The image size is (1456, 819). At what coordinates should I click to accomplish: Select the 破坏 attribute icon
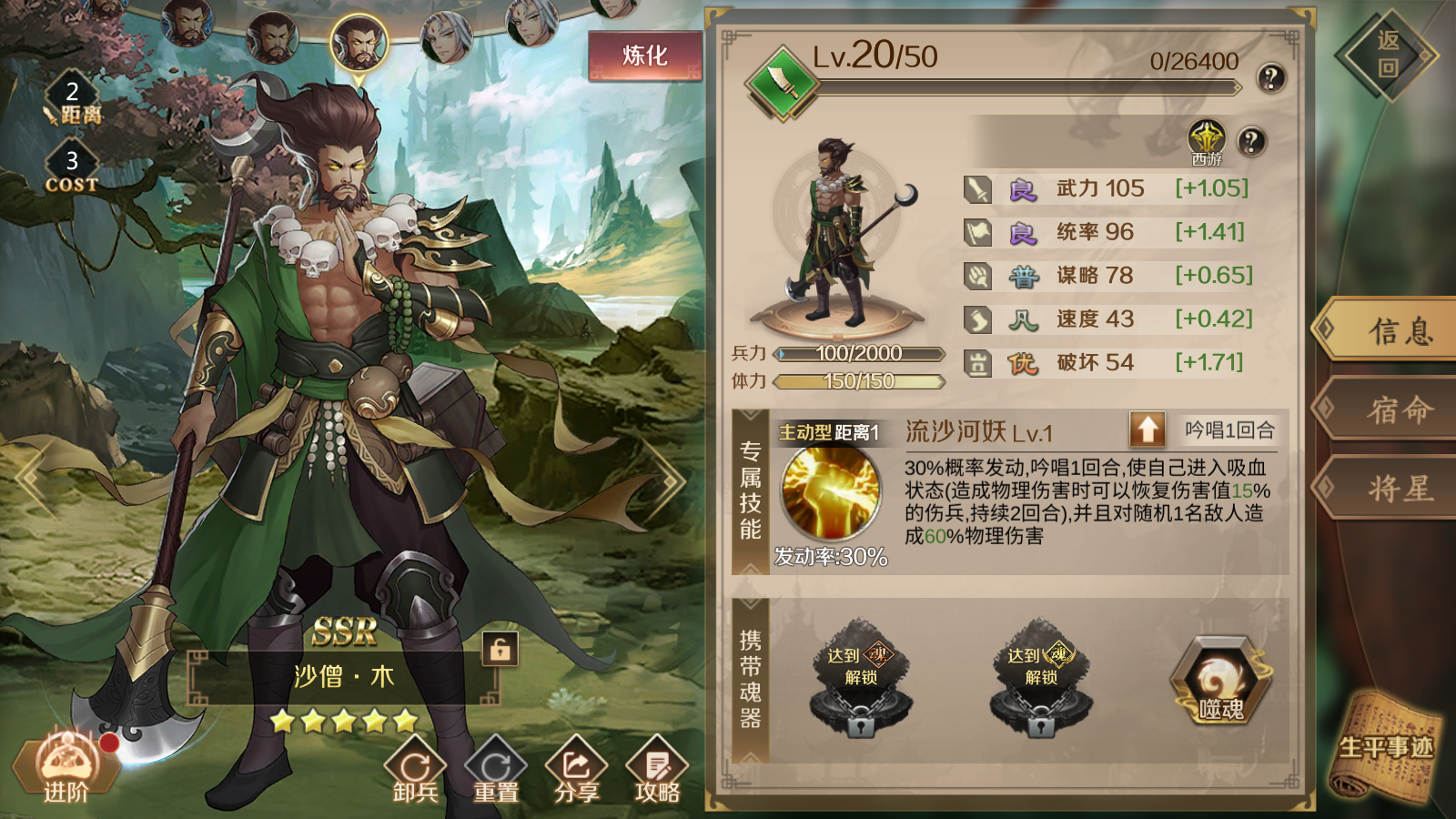pyautogui.click(x=976, y=362)
